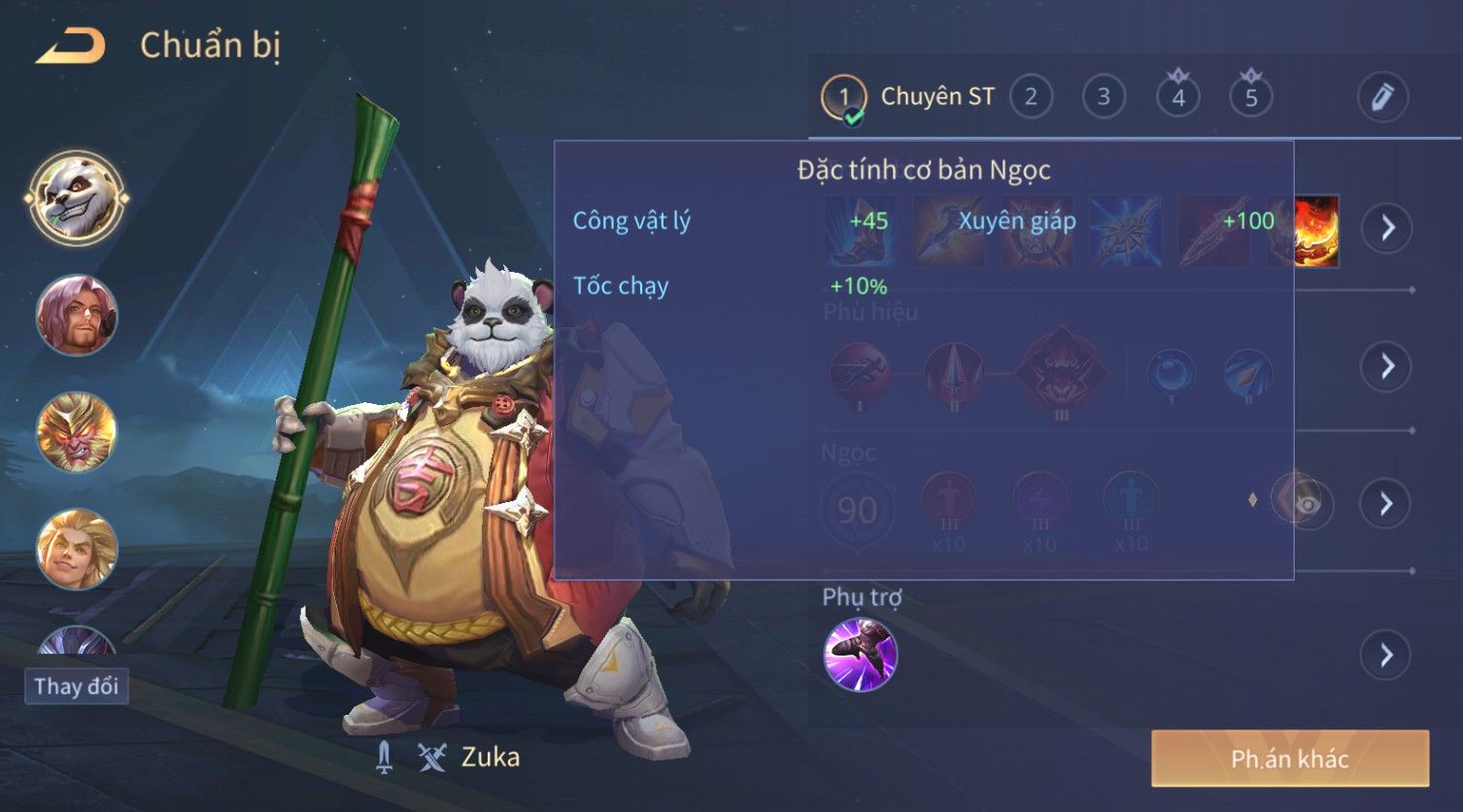Choose the purple-haired hero portrait

(77, 315)
